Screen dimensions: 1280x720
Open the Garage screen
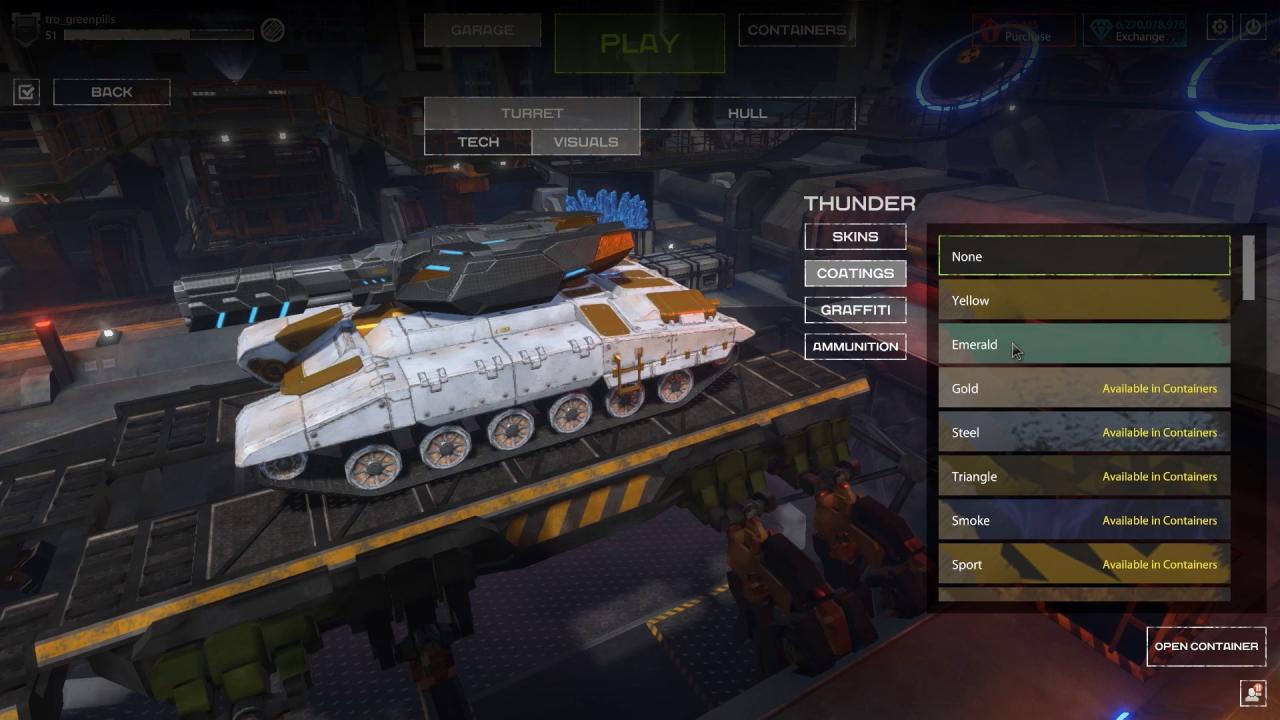click(x=482, y=30)
